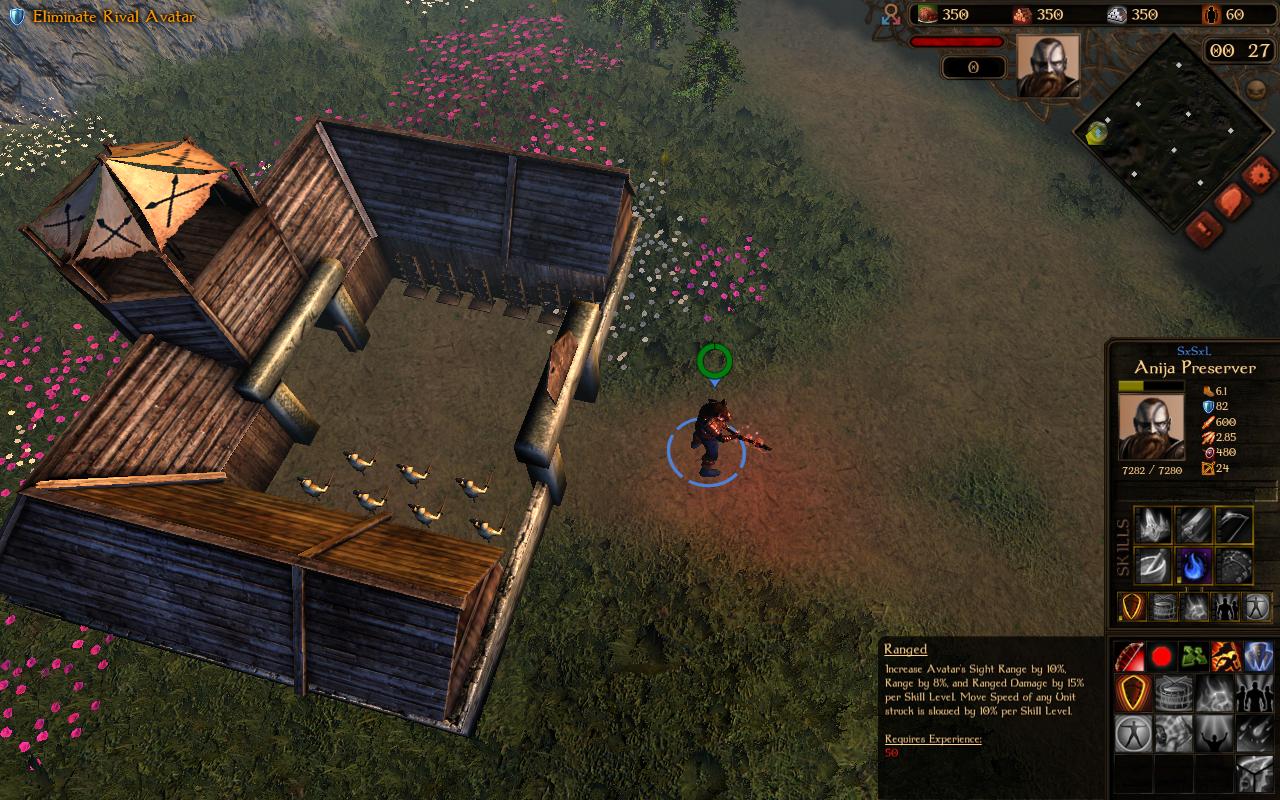Viewport: 1280px width, 800px height.
Task: Activate the red circle command icon
Action: click(x=1162, y=657)
